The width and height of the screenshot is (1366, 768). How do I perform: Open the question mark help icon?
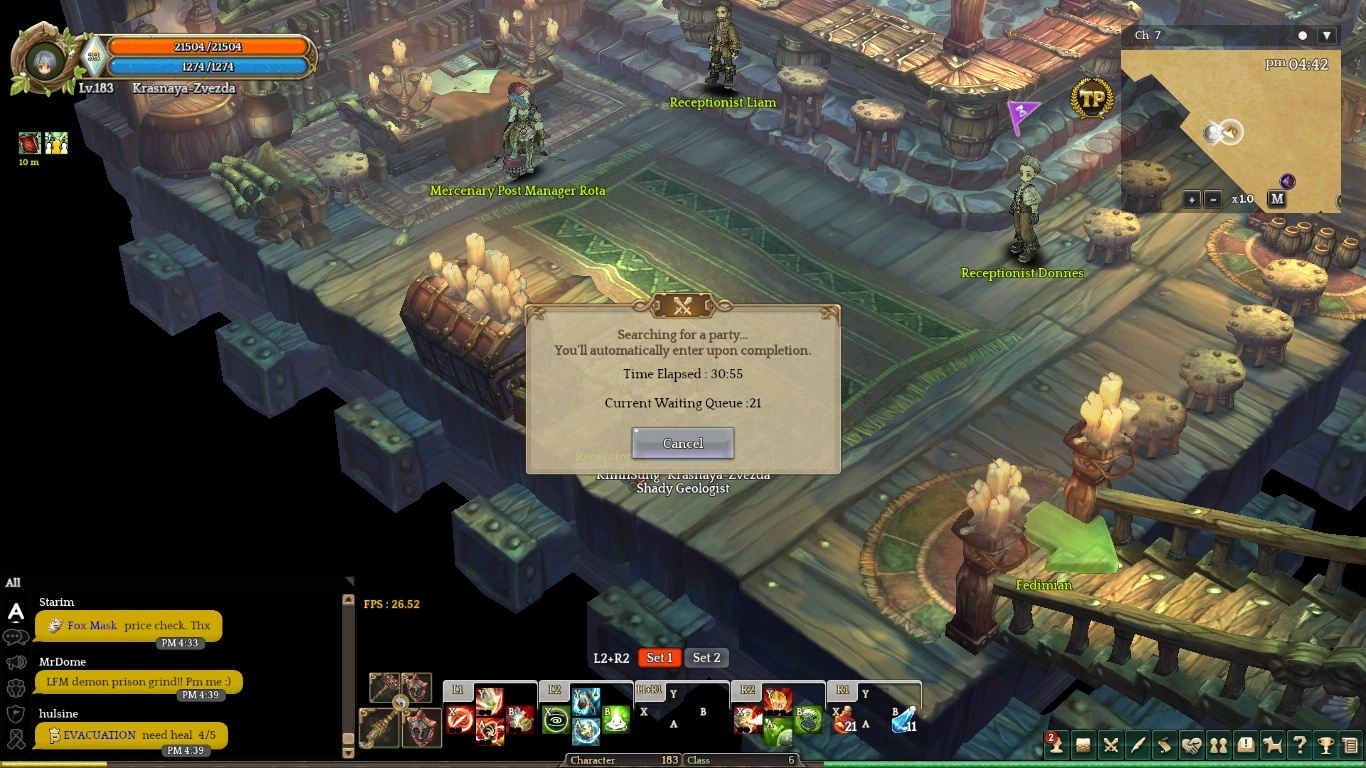[x=1299, y=745]
